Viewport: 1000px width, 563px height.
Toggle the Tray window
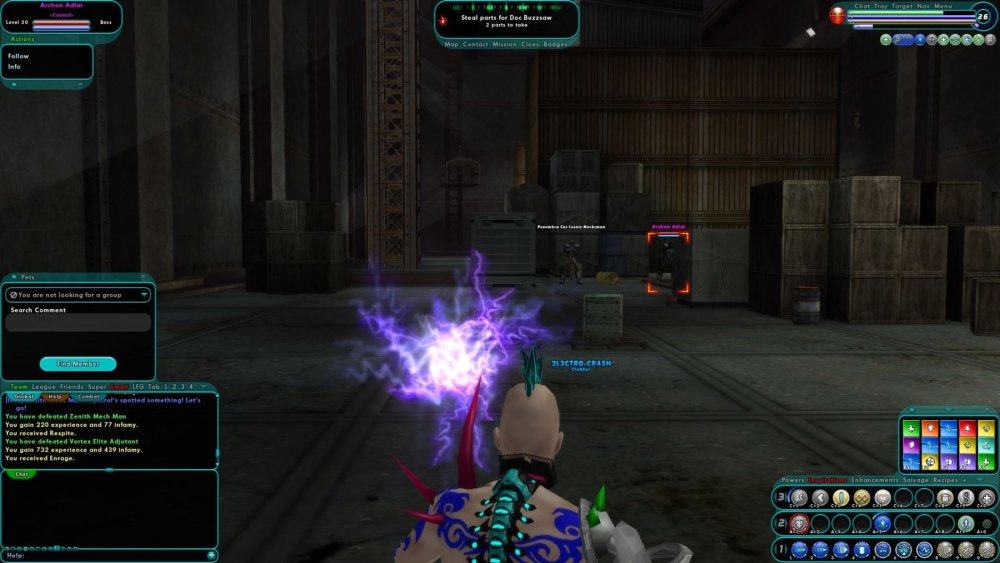(x=881, y=6)
